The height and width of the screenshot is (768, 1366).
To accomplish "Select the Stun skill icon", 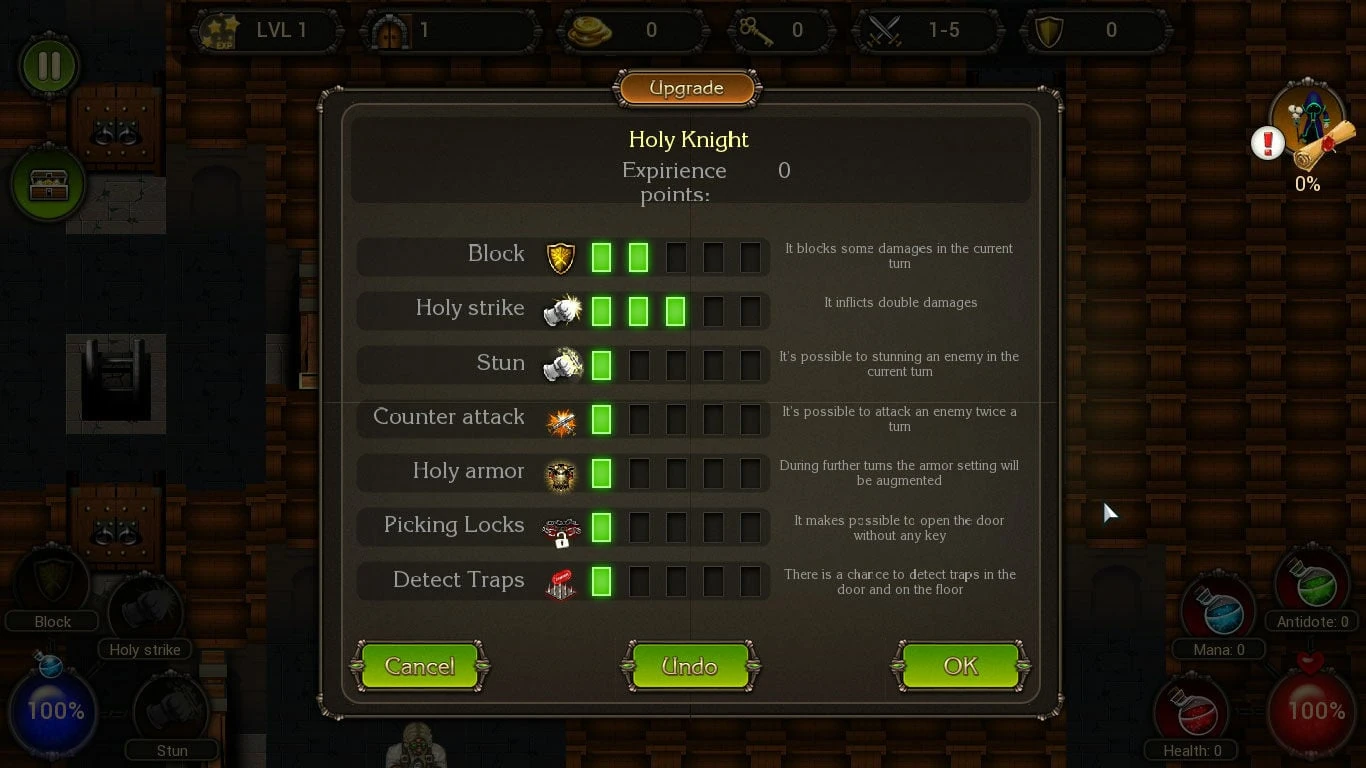I will [x=560, y=366].
